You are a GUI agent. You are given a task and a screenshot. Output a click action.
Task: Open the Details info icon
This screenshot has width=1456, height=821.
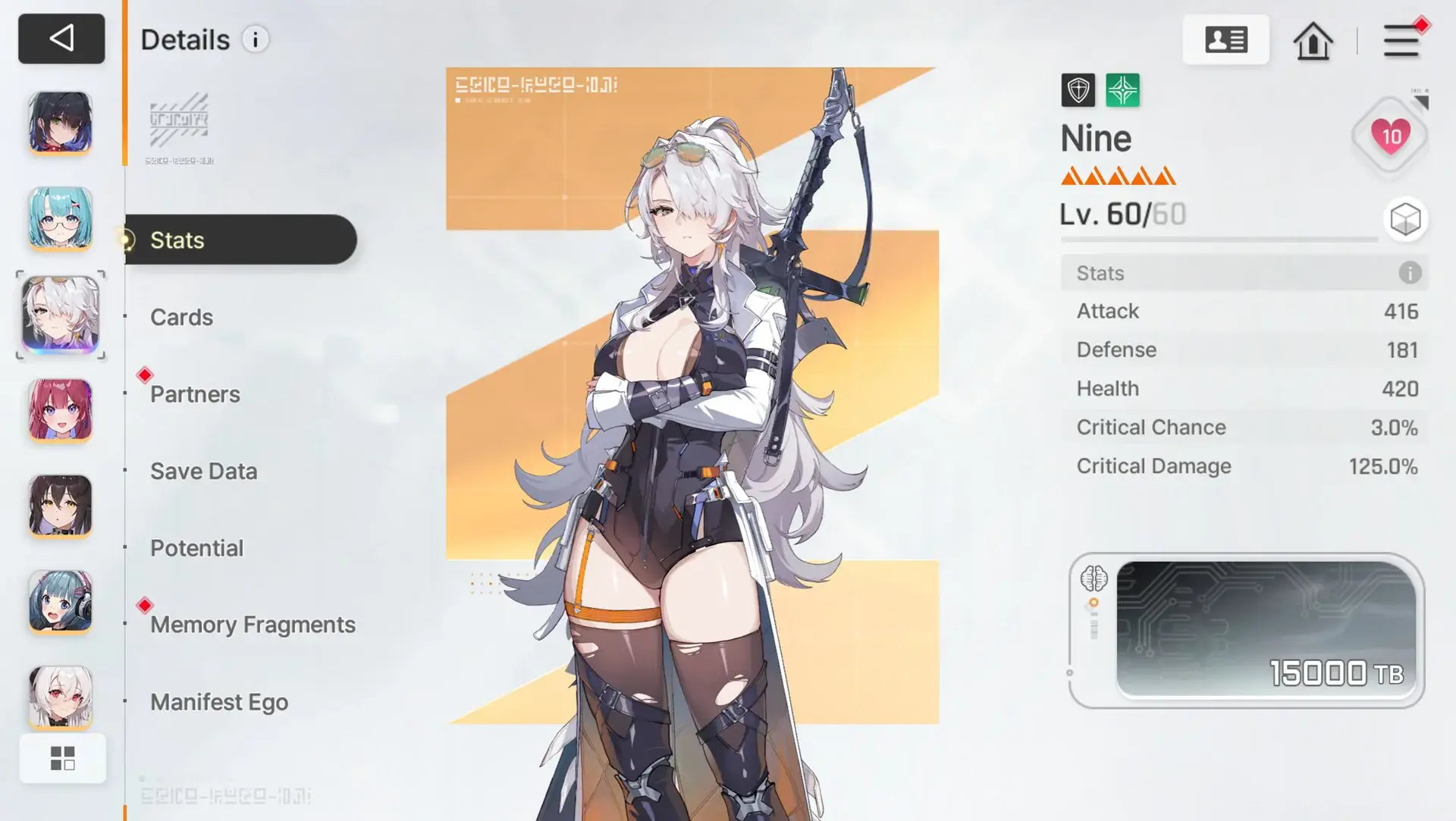[255, 39]
